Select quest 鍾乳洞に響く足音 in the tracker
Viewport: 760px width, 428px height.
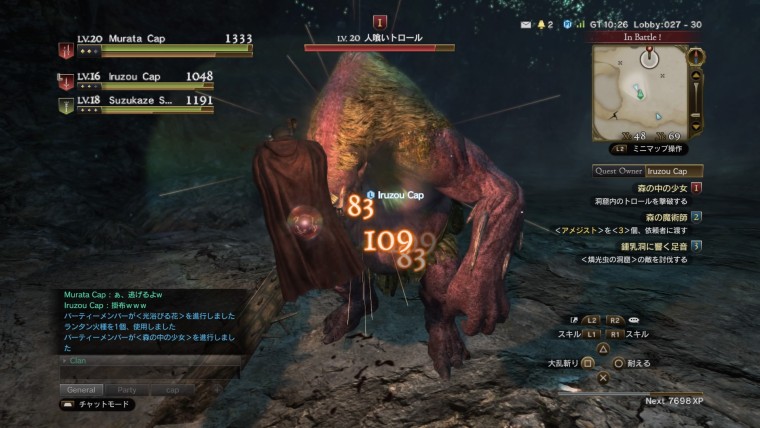coord(656,245)
